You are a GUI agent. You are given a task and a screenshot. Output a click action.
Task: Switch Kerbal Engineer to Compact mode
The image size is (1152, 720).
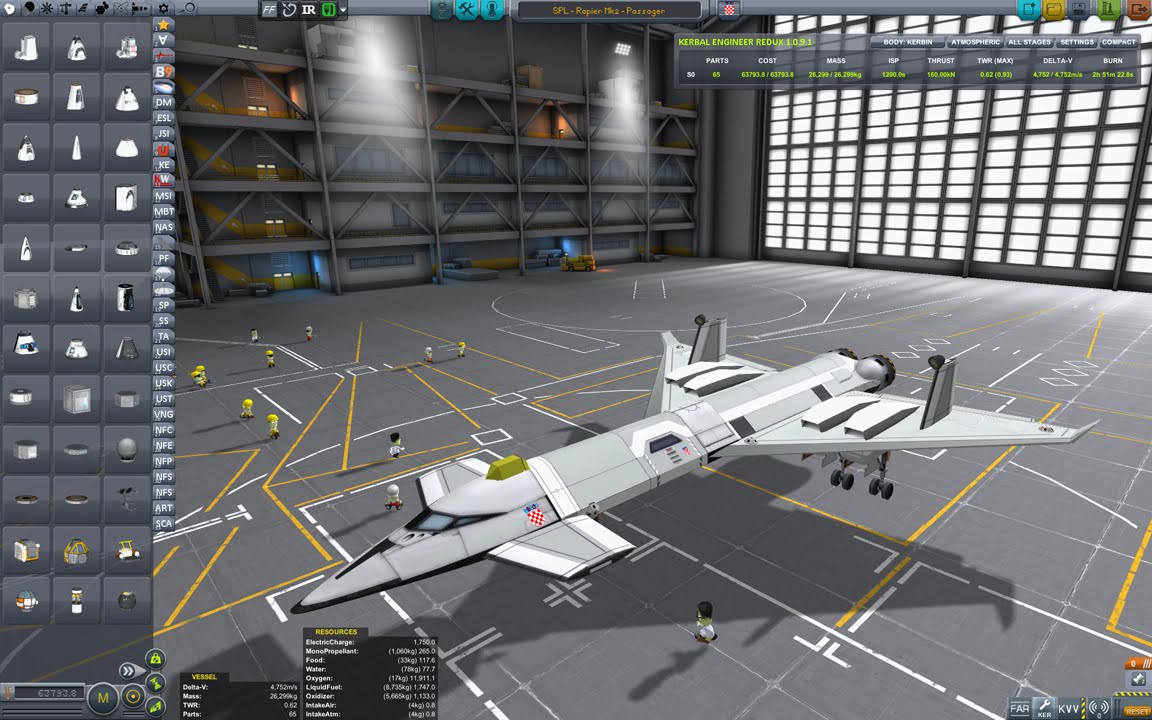(x=1118, y=43)
